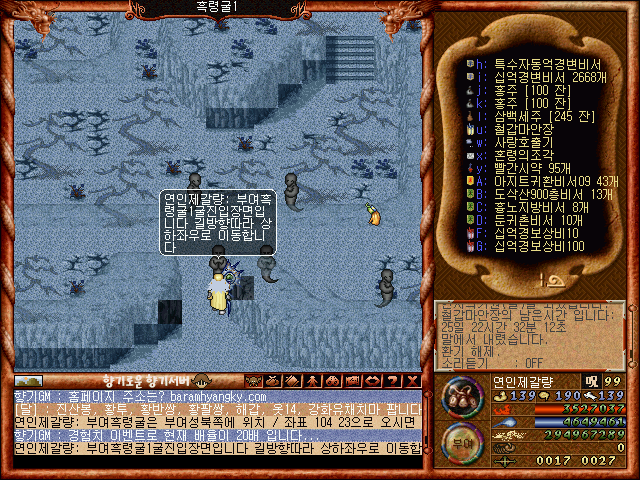This screenshot has height=480, width=640.
Task: Click the landscape thumbnail above the chat log
Action: [29, 381]
